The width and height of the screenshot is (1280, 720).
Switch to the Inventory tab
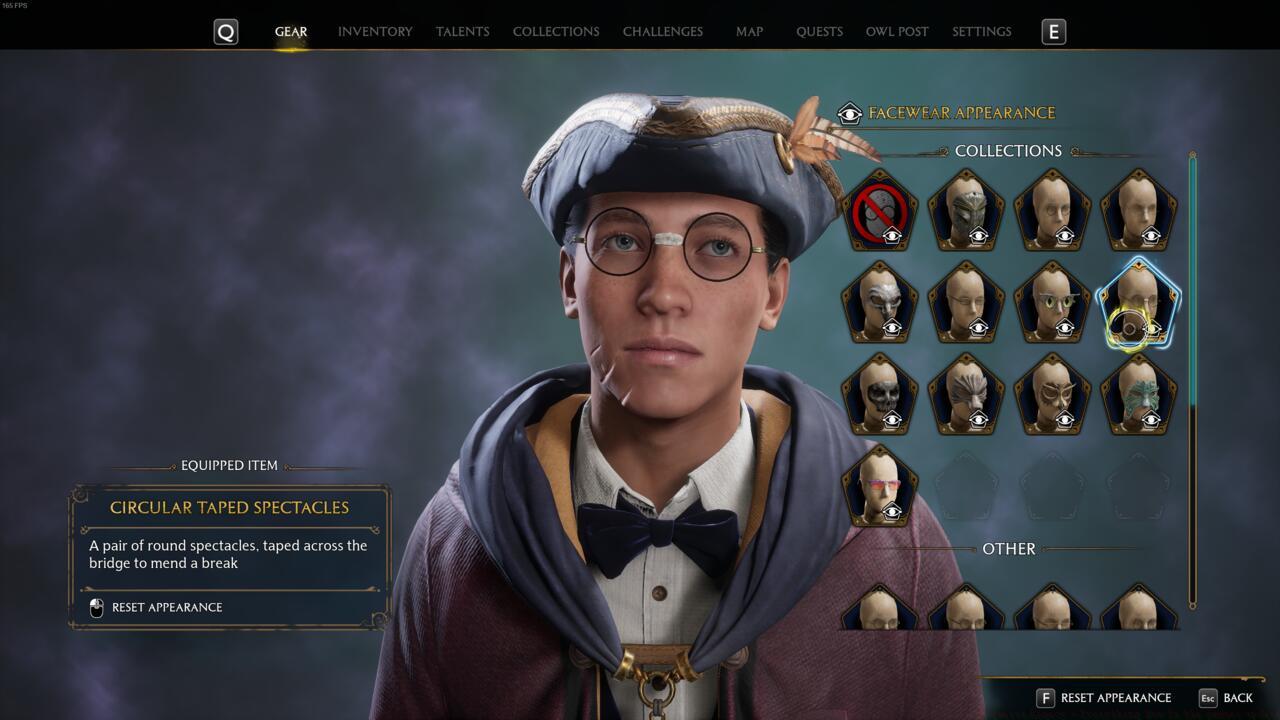coord(375,32)
